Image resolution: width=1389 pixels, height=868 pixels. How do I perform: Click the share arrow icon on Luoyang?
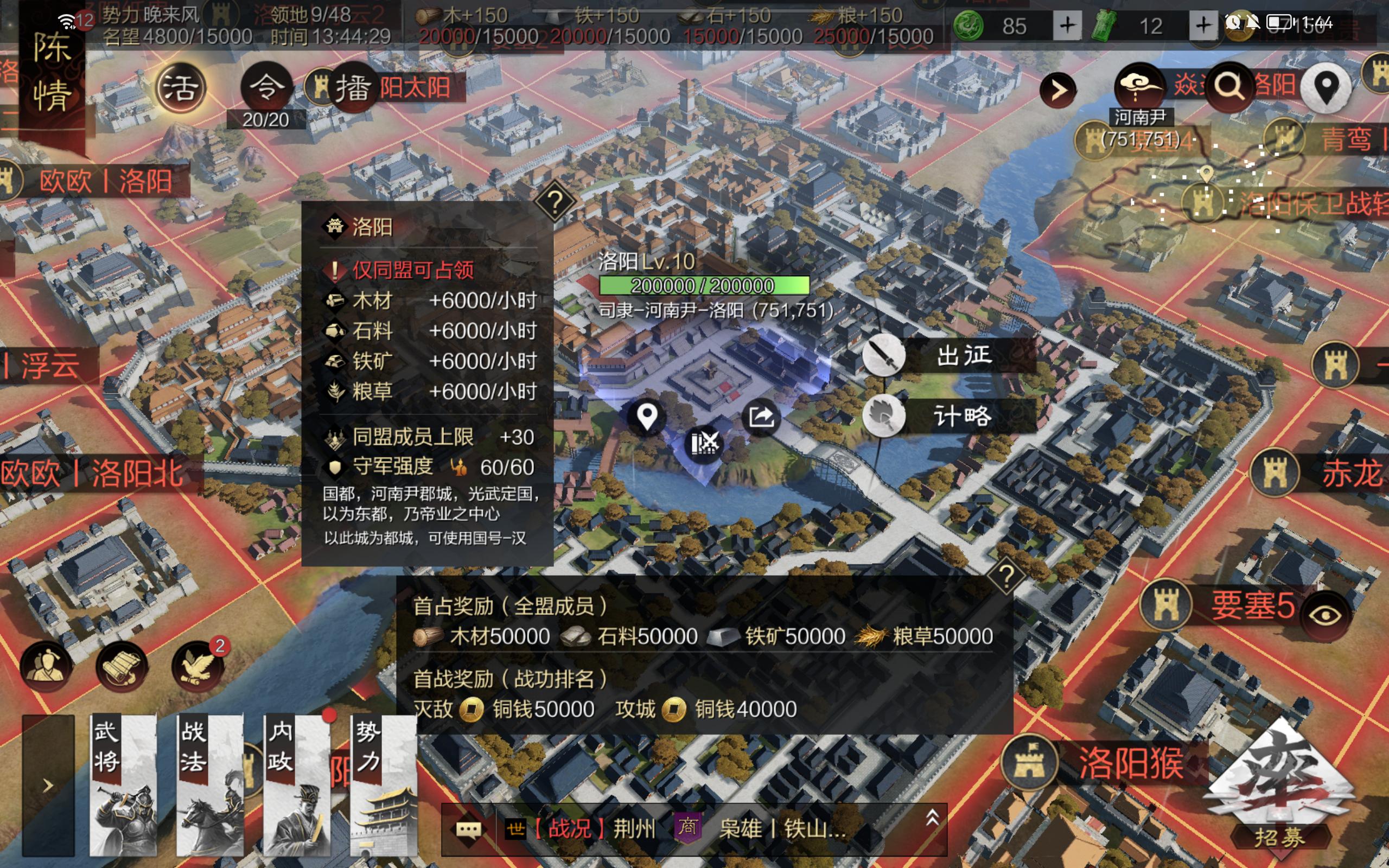(x=761, y=417)
